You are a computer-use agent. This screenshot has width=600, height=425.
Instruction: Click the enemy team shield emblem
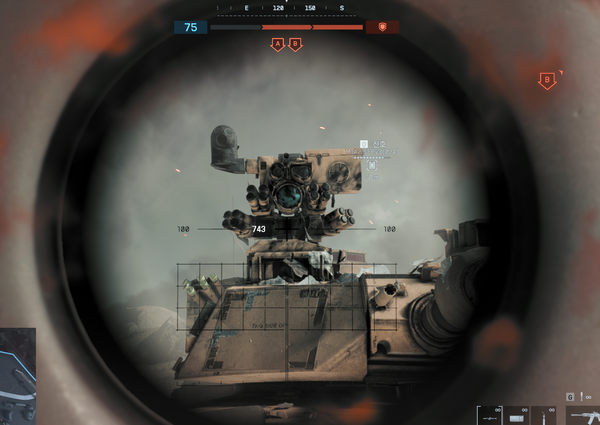382,28
